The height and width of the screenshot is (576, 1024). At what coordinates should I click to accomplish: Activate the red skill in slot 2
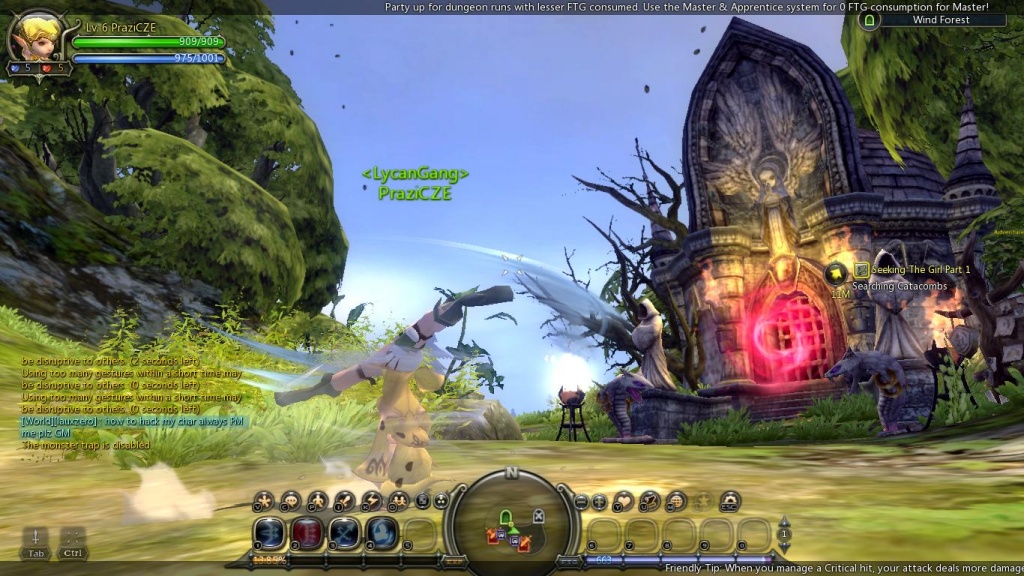point(306,534)
